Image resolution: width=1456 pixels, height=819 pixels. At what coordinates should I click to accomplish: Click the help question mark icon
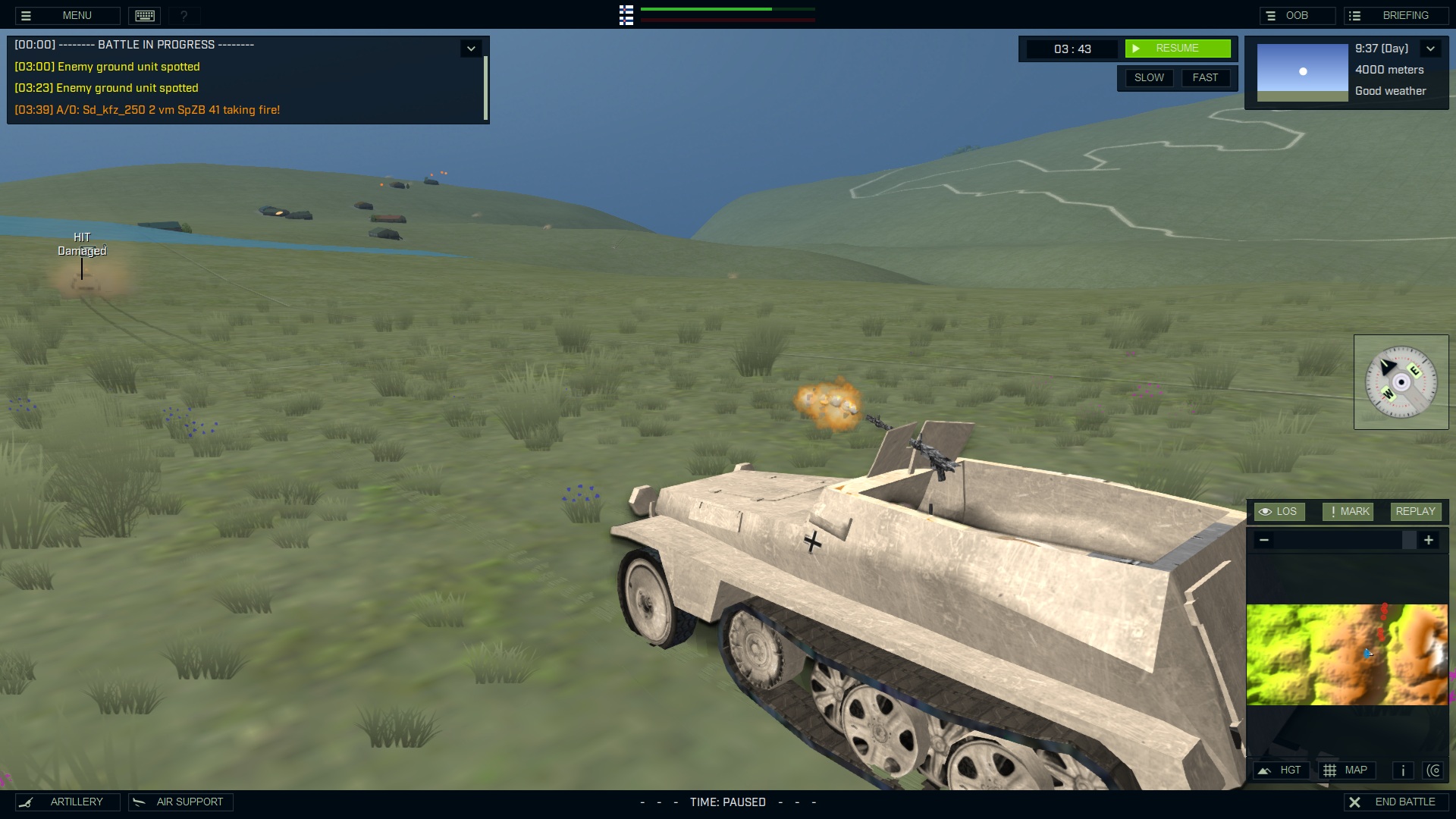[183, 15]
